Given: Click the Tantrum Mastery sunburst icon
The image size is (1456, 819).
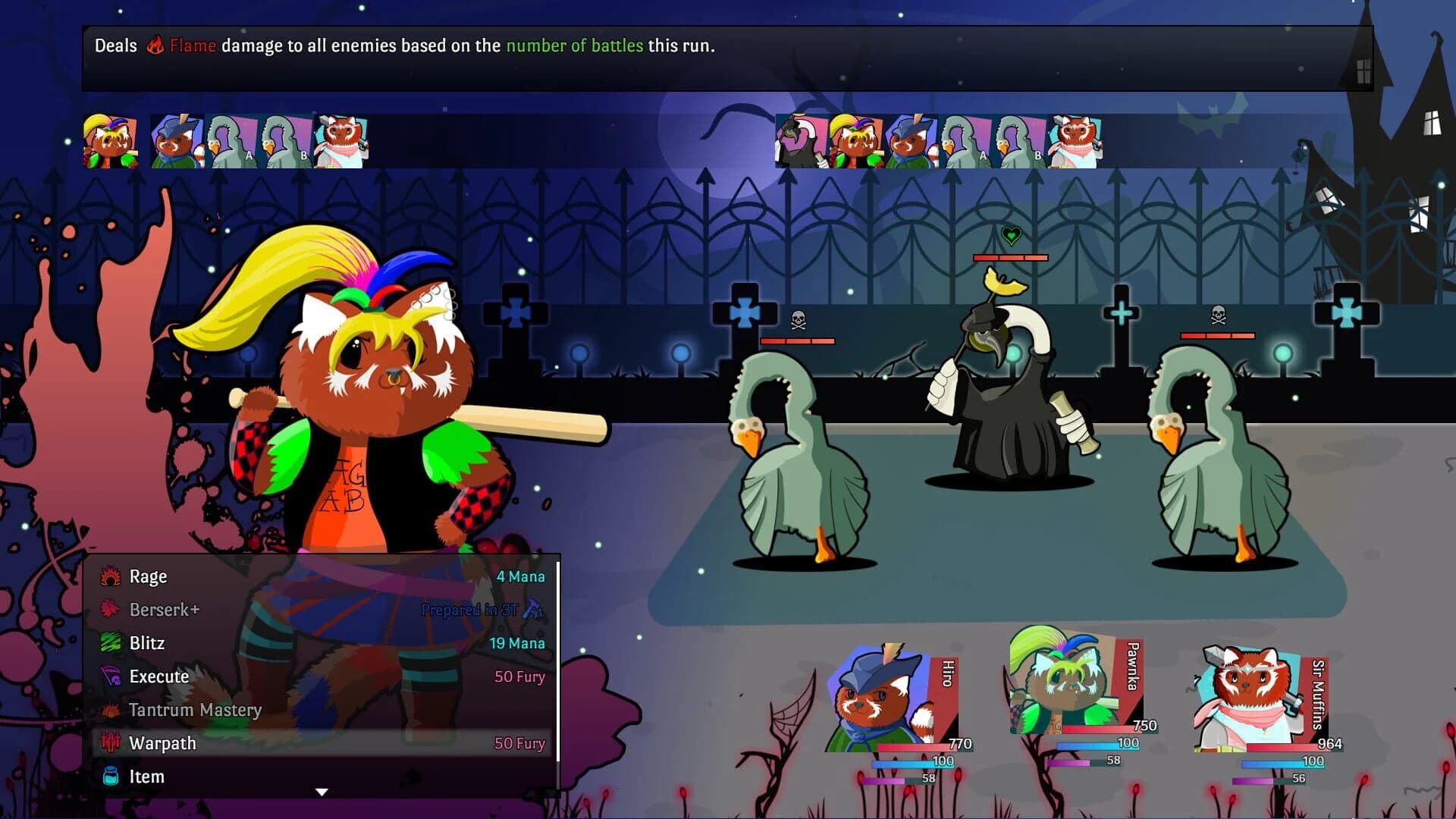Looking at the screenshot, I should pos(112,710).
